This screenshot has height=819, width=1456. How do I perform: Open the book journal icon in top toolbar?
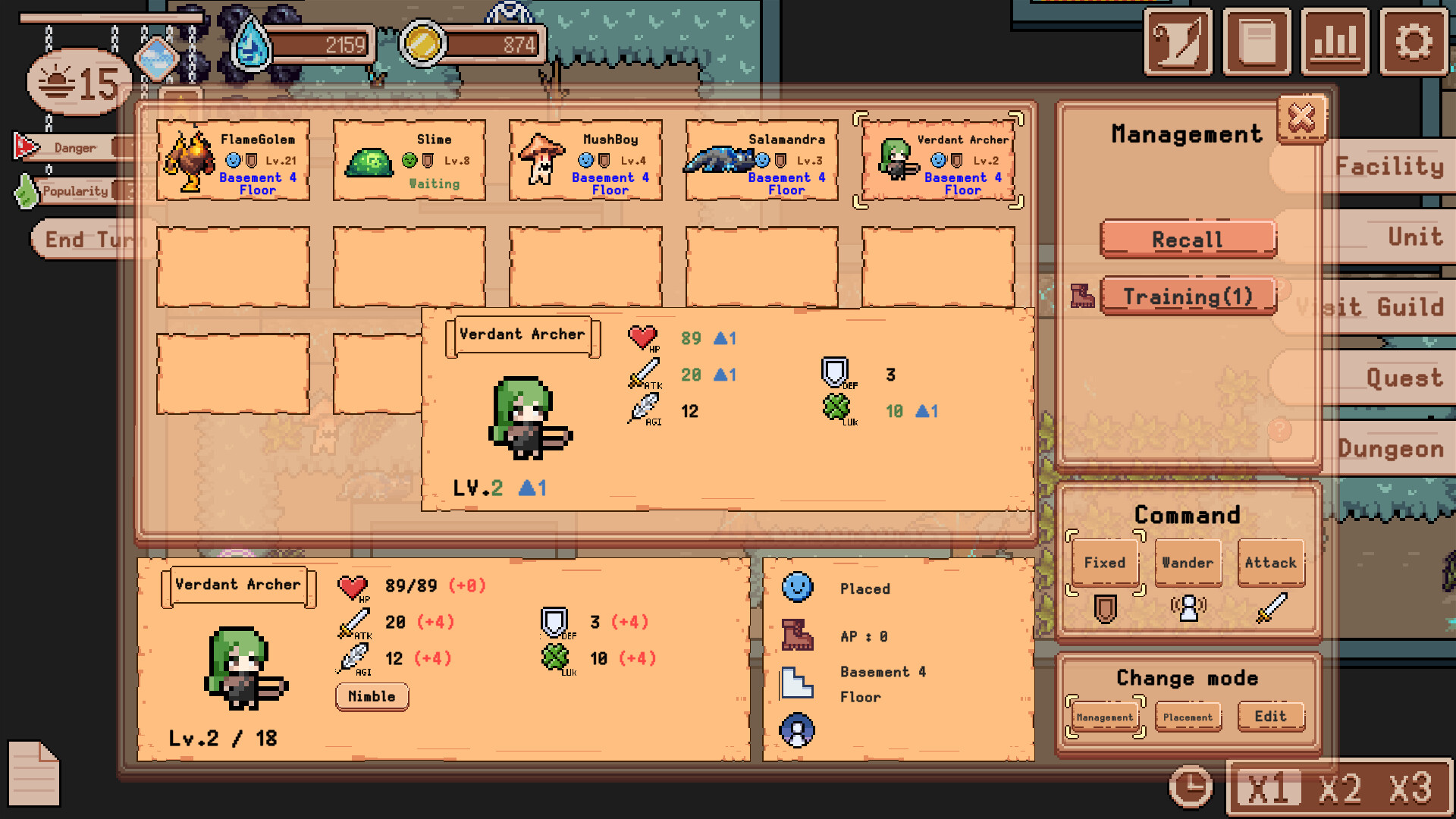tap(1257, 42)
